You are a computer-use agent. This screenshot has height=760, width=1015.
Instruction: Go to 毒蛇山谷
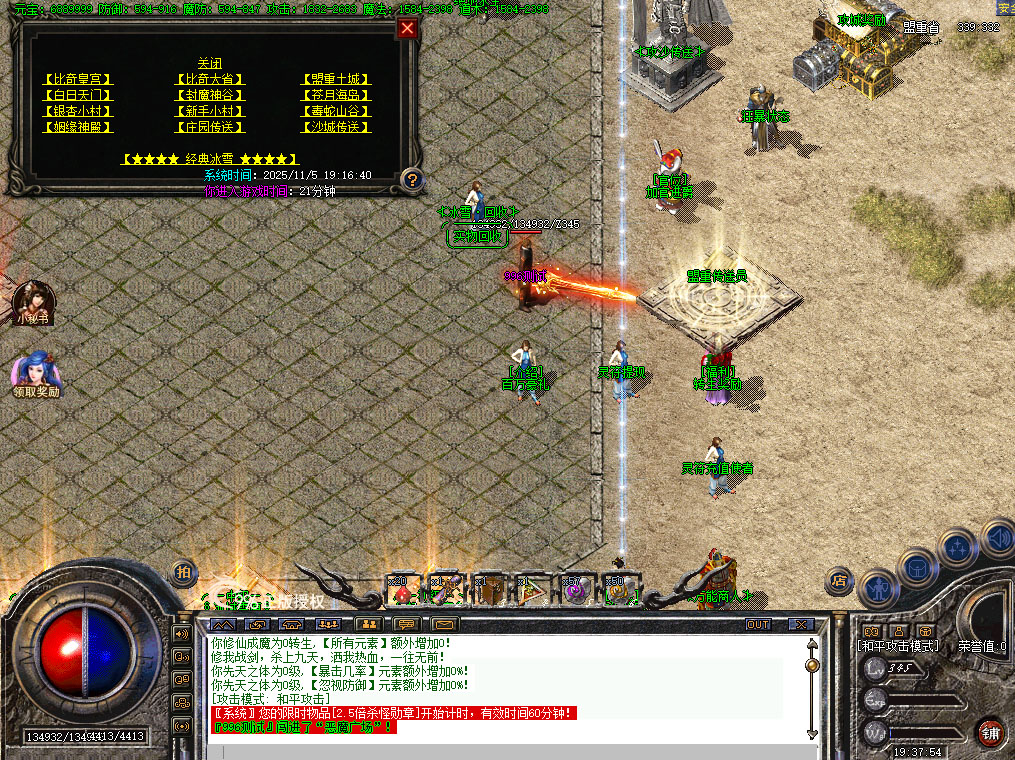[x=336, y=111]
